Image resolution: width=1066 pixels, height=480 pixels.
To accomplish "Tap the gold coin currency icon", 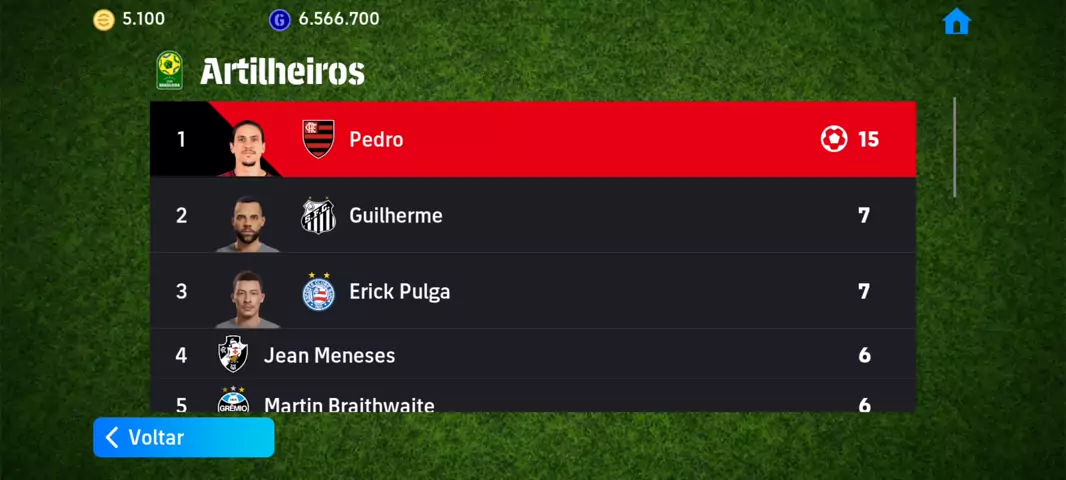I will point(104,20).
